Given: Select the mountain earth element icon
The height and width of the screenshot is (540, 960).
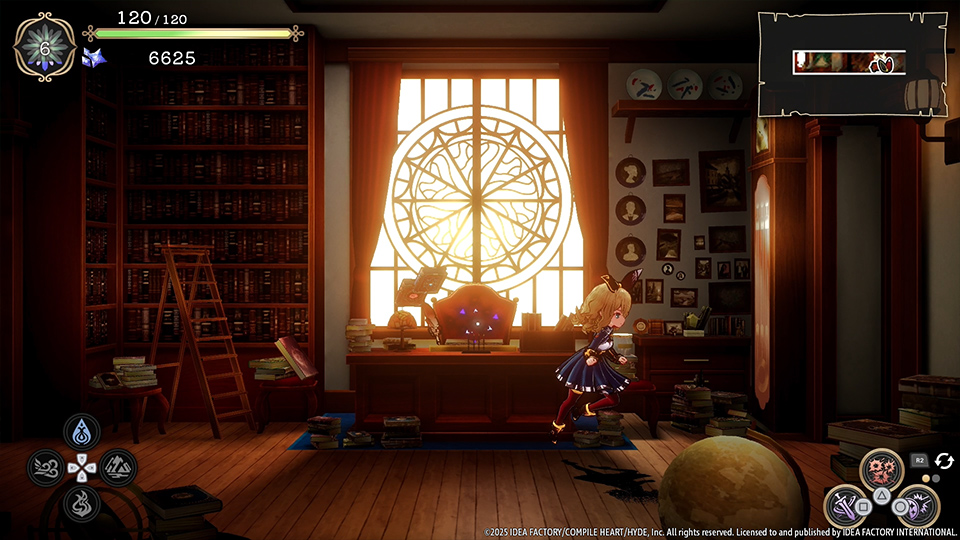Looking at the screenshot, I should click(x=118, y=467).
